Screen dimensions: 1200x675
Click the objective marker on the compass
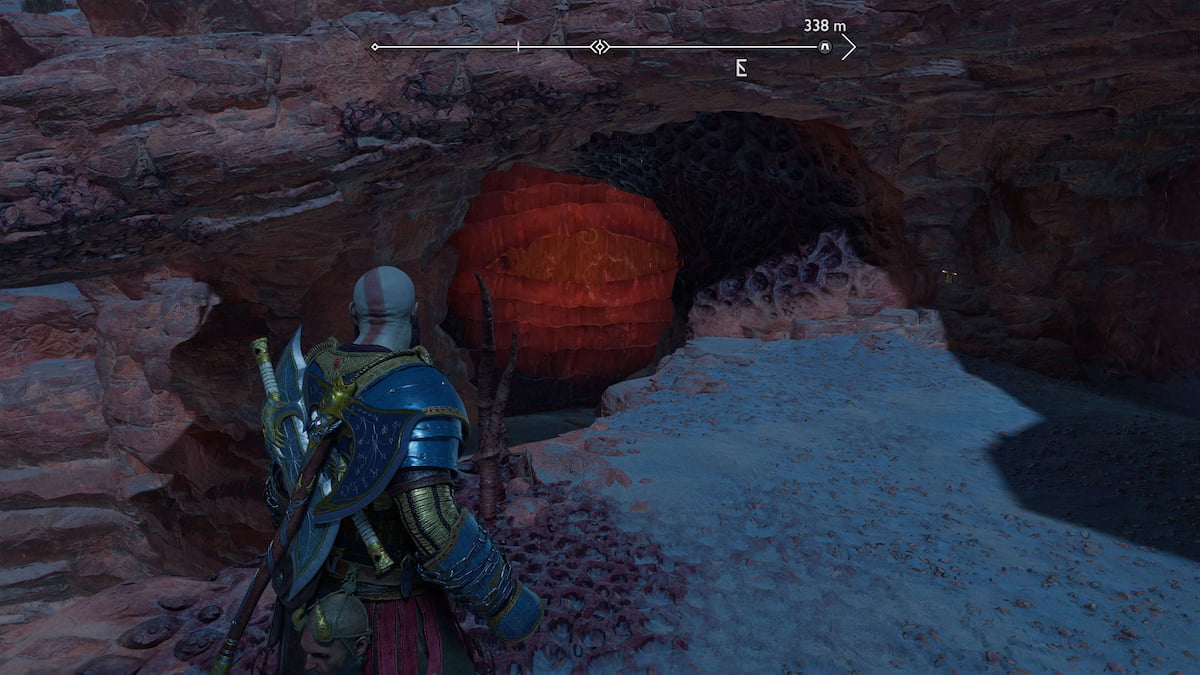[825, 47]
